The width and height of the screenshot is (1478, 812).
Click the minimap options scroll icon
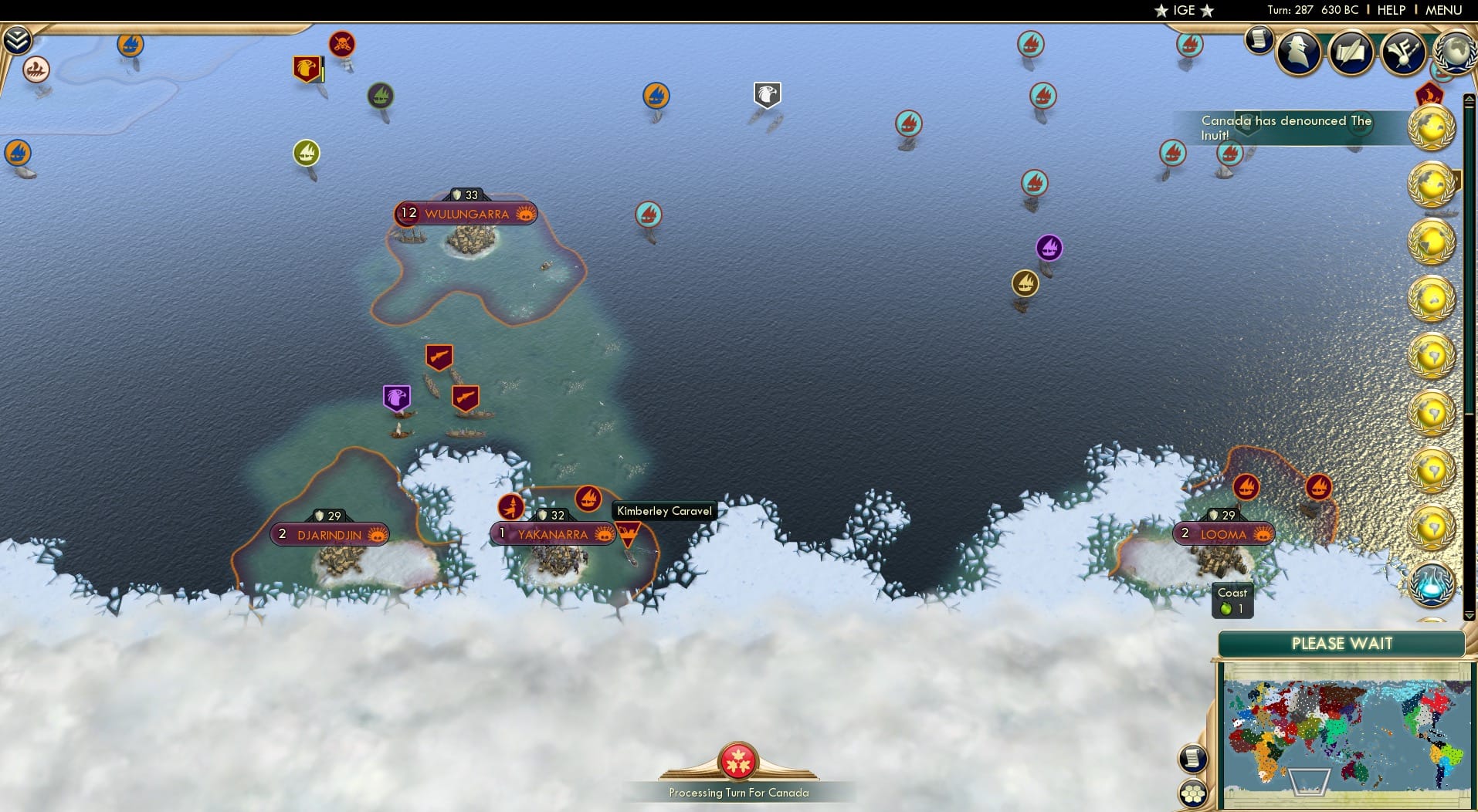(x=1193, y=759)
